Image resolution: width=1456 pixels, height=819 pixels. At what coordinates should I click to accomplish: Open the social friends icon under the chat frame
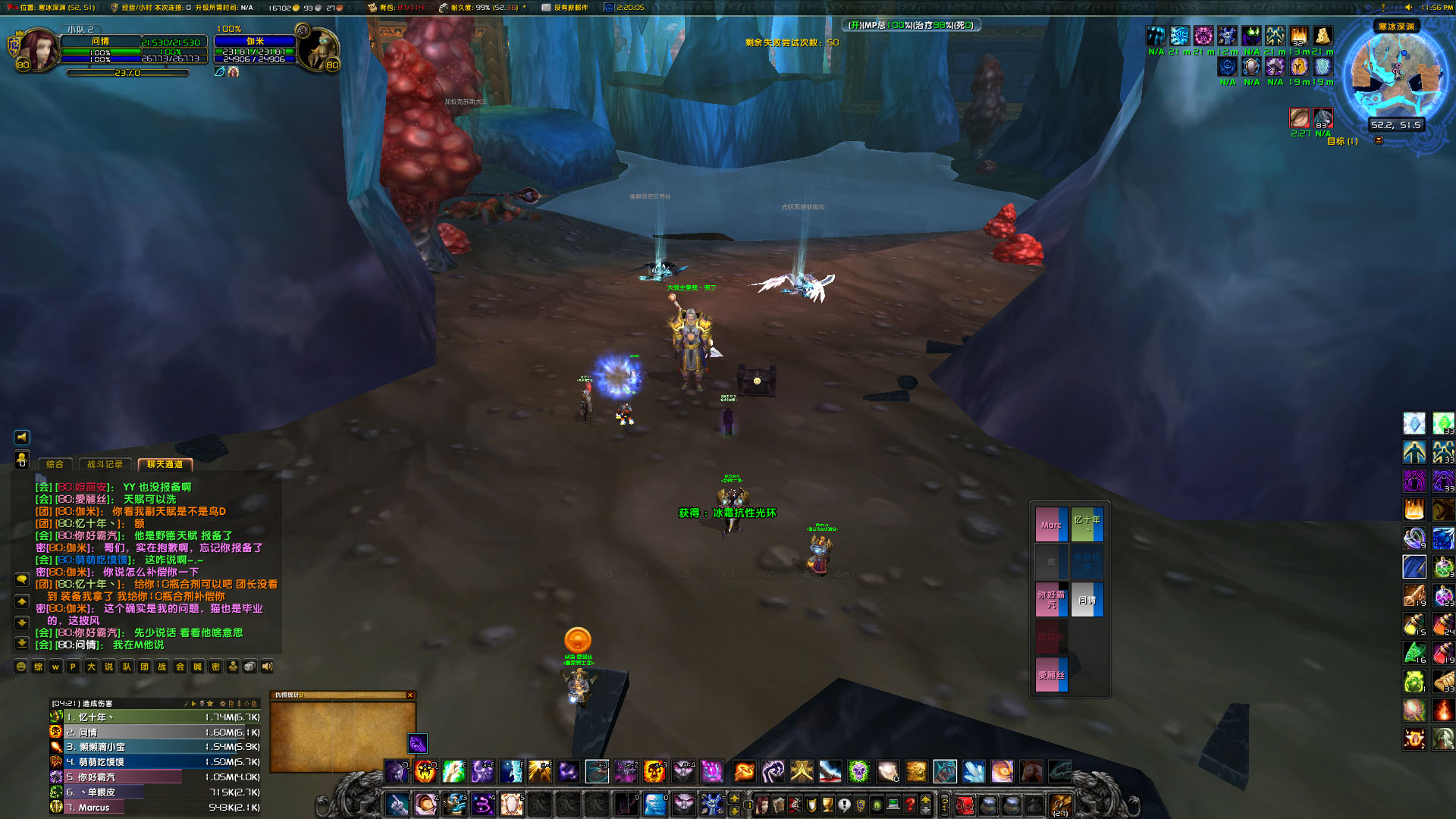click(234, 667)
